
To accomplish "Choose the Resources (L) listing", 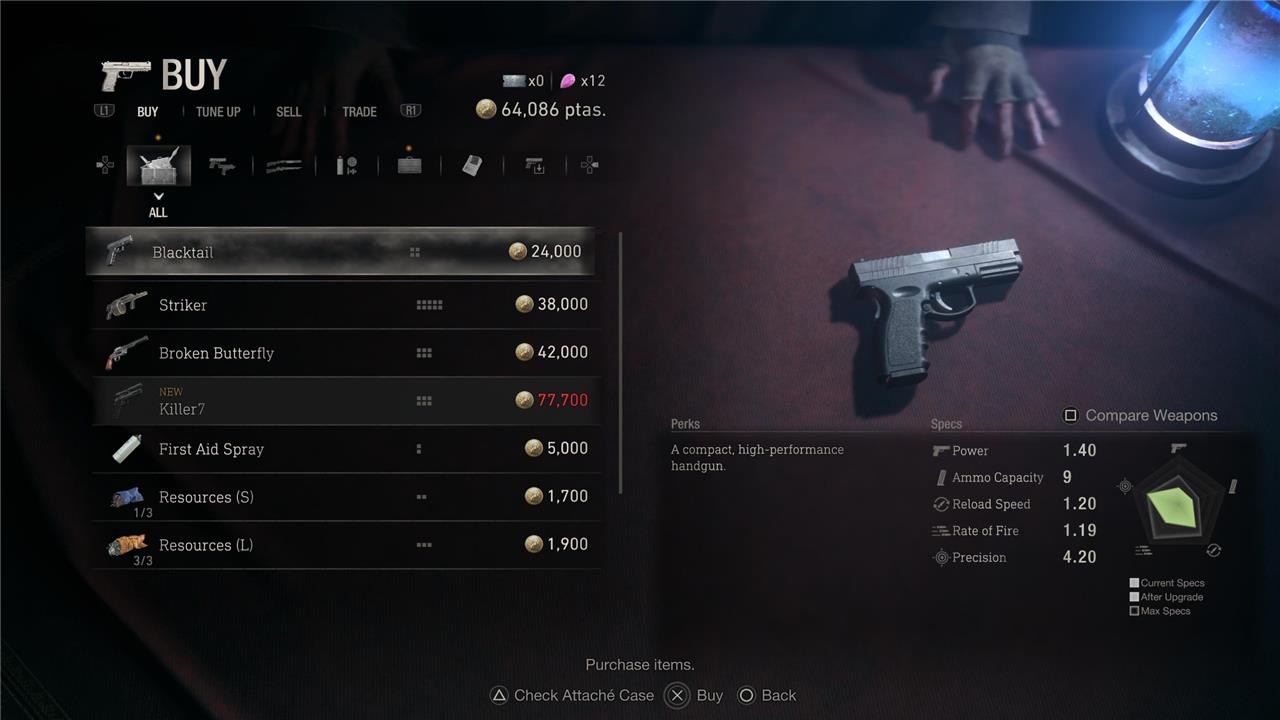I will [x=345, y=545].
